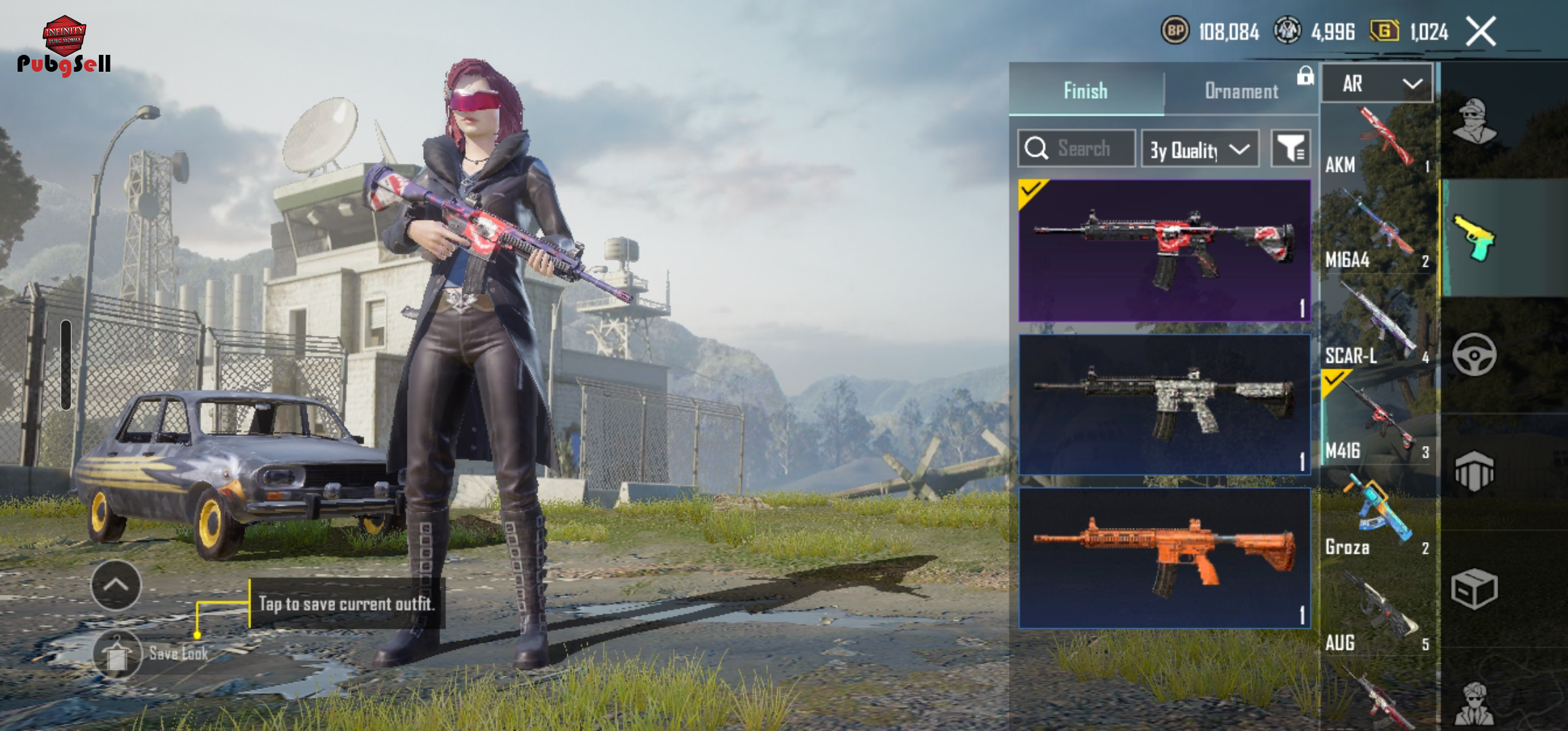Select AKM in the weapon list
Viewport: 1568px width, 731px height.
coord(1378,141)
